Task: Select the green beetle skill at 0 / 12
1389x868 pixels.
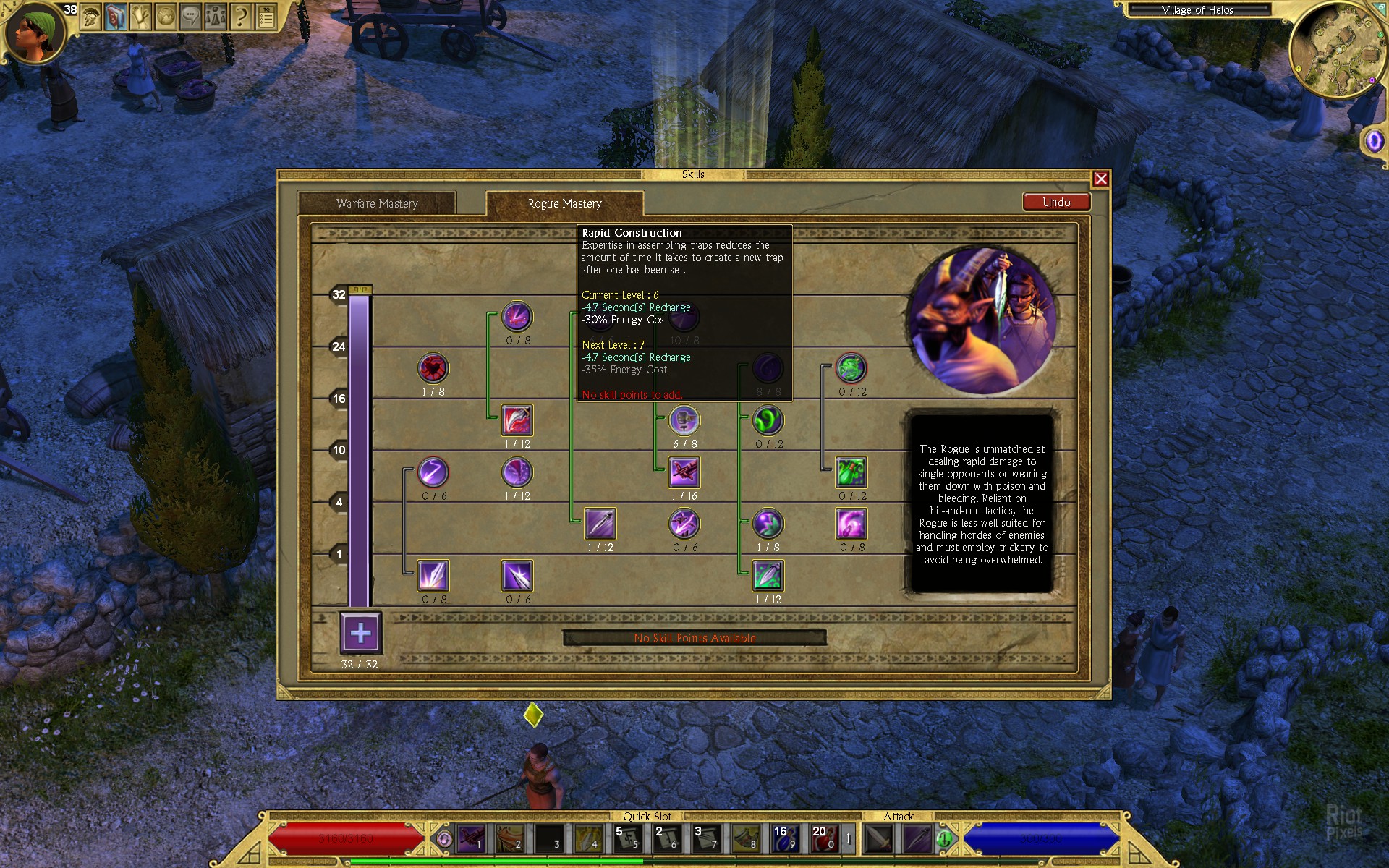Action: (x=851, y=472)
